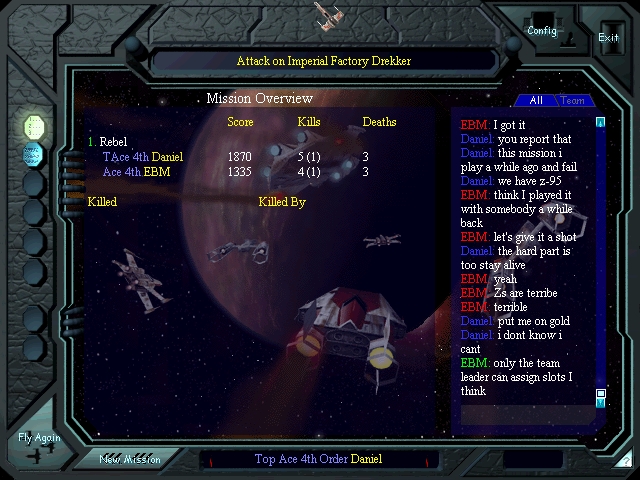Select player EBM's score row
This screenshot has width=640, height=480.
coord(240,172)
